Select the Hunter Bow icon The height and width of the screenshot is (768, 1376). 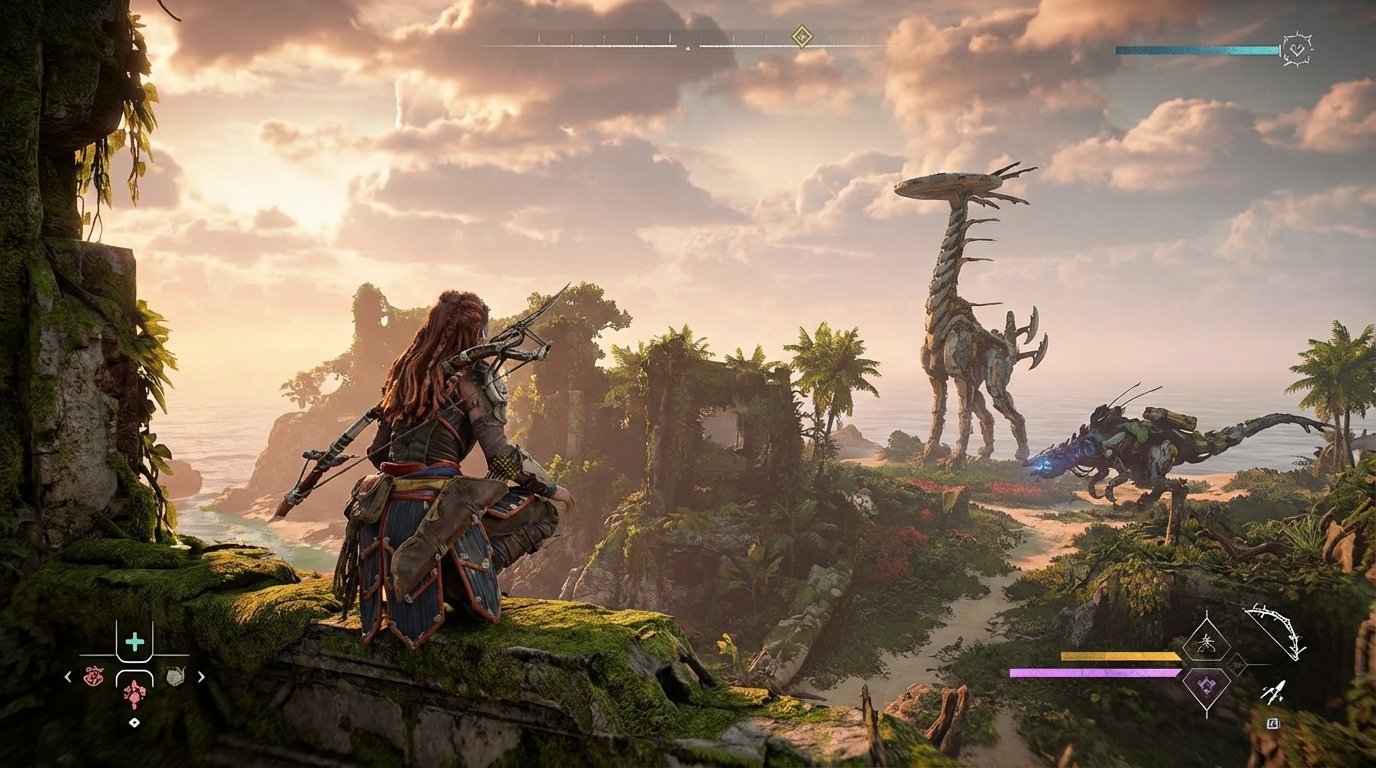(x=1272, y=633)
